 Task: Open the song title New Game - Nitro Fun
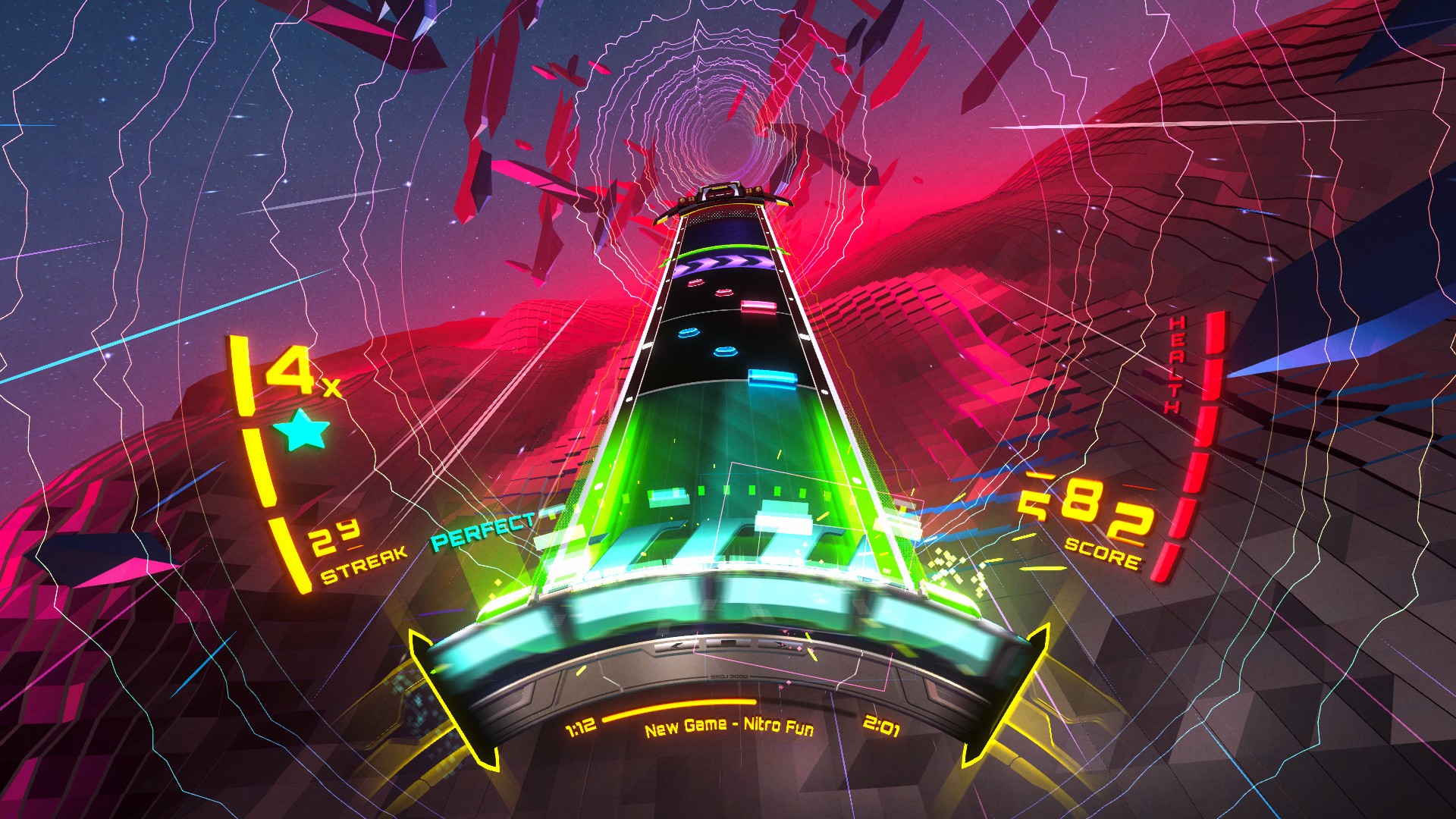730,727
